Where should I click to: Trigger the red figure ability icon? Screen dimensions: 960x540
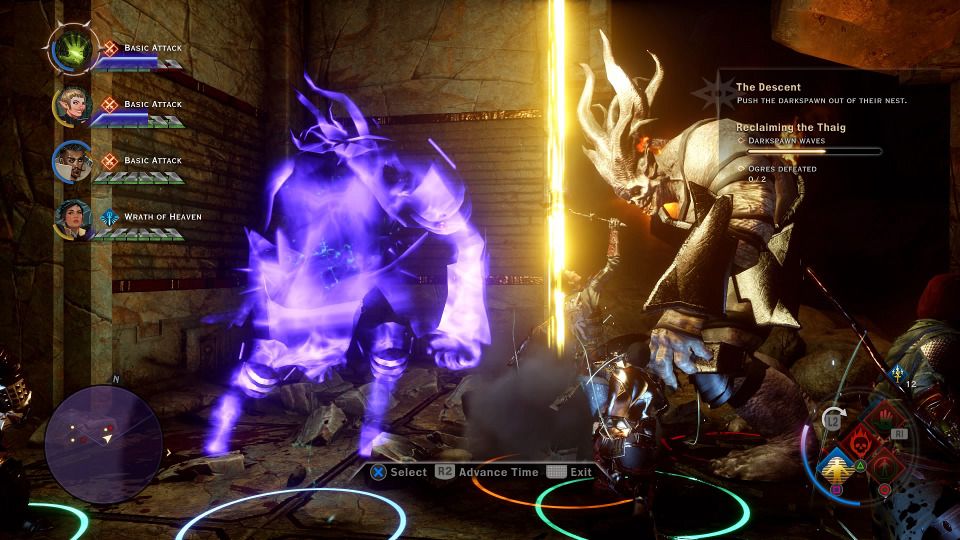point(884,465)
